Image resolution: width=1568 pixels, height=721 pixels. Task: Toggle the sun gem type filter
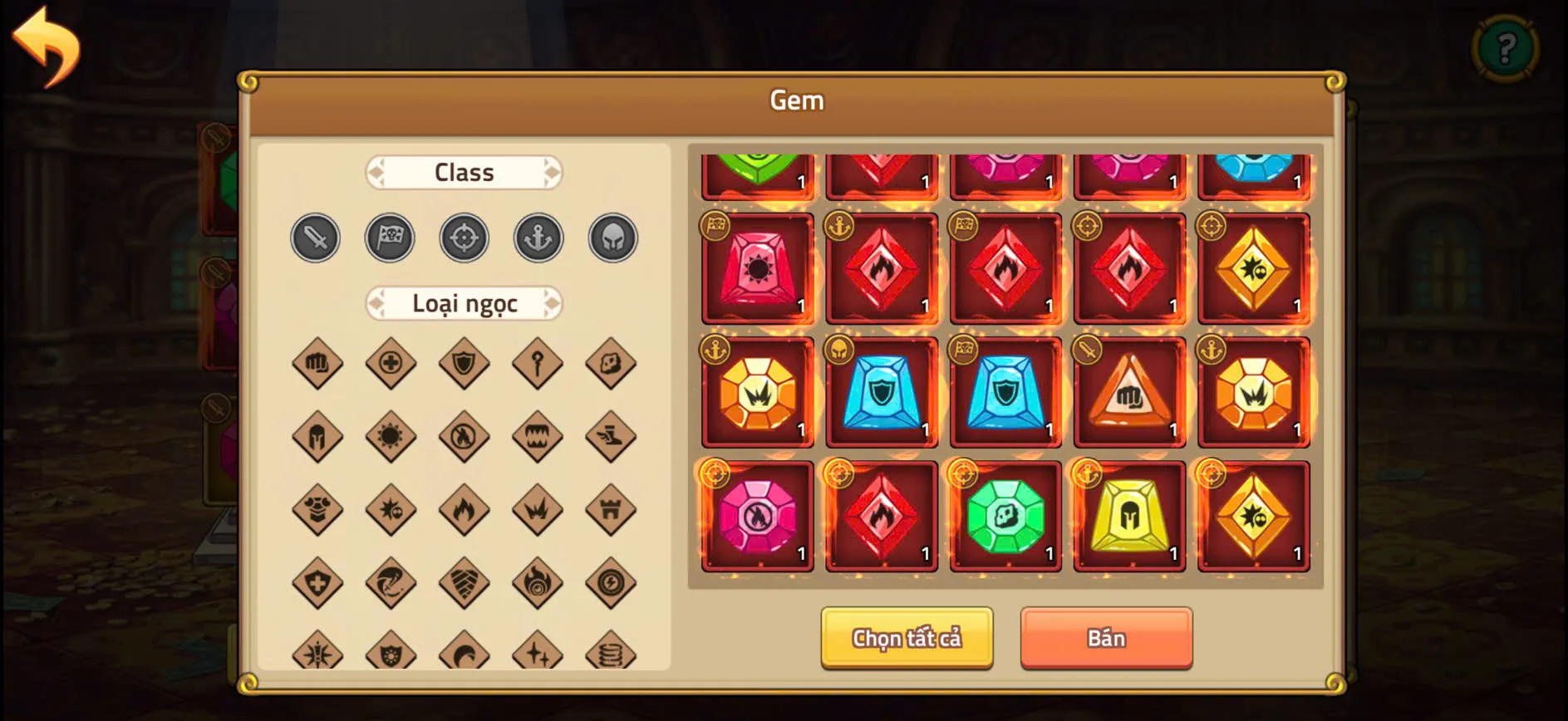390,436
